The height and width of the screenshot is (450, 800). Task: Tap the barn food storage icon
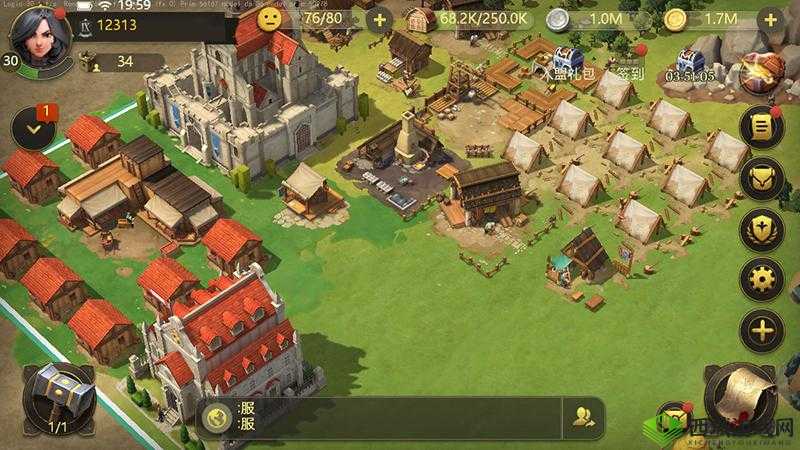[x=421, y=20]
